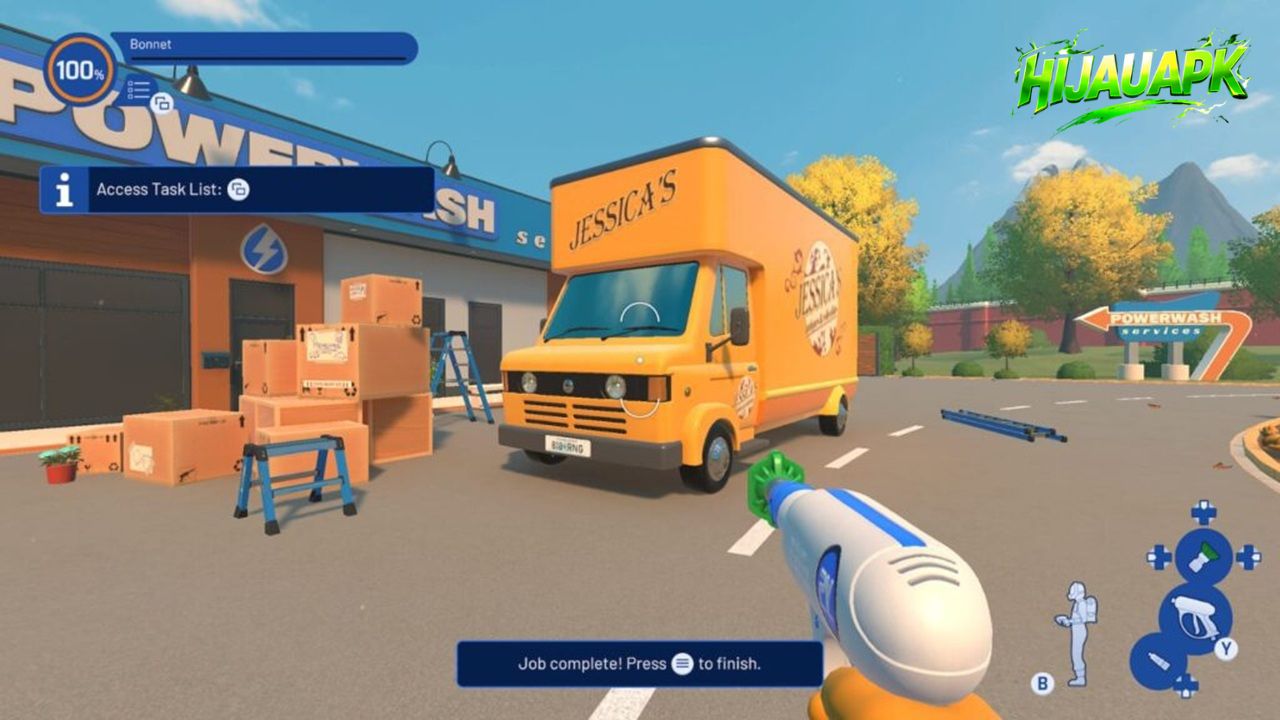
Task: Select the green nozzle icon
Action: pos(1202,555)
